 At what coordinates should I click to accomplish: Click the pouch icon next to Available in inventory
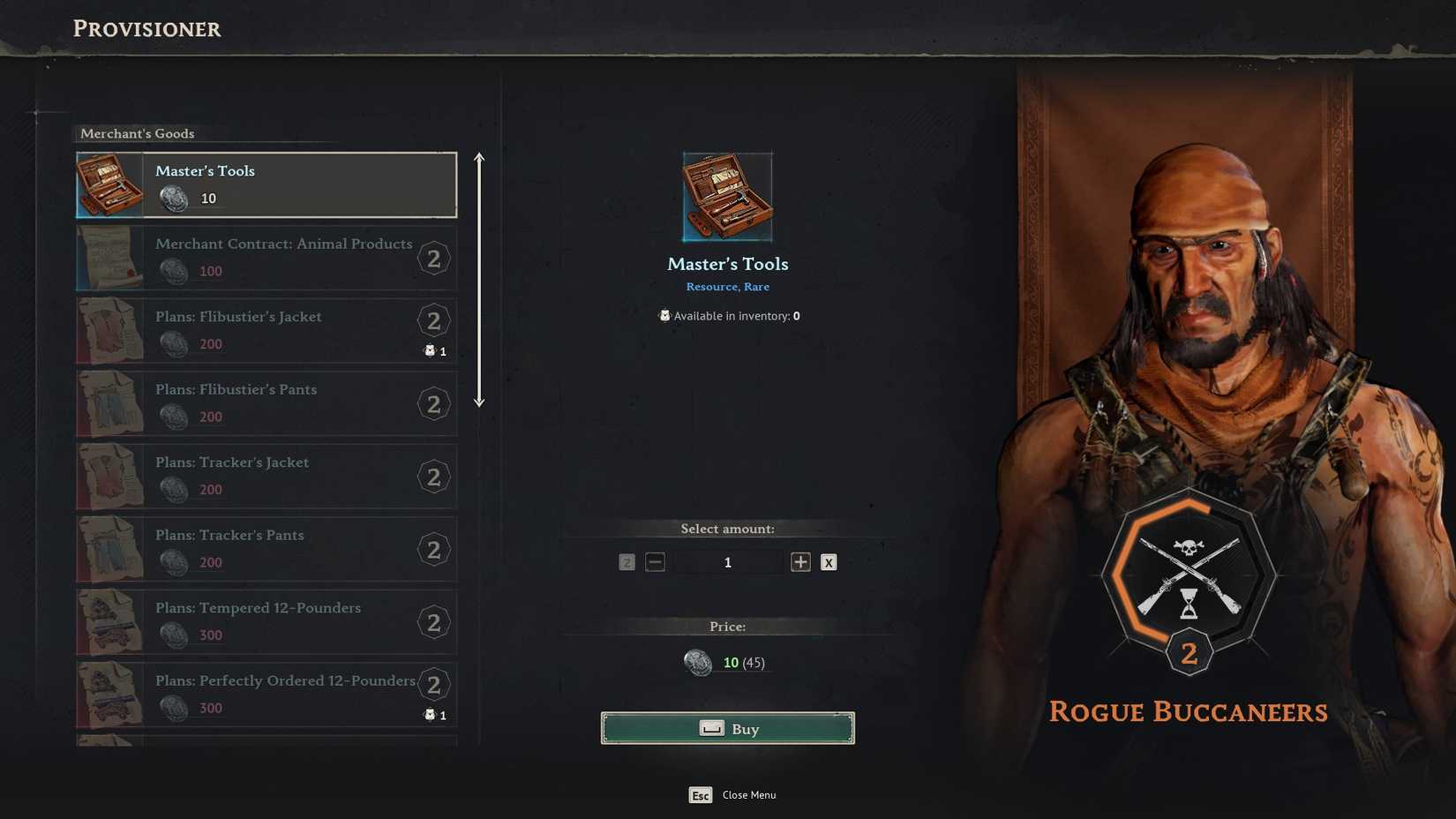[x=664, y=315]
